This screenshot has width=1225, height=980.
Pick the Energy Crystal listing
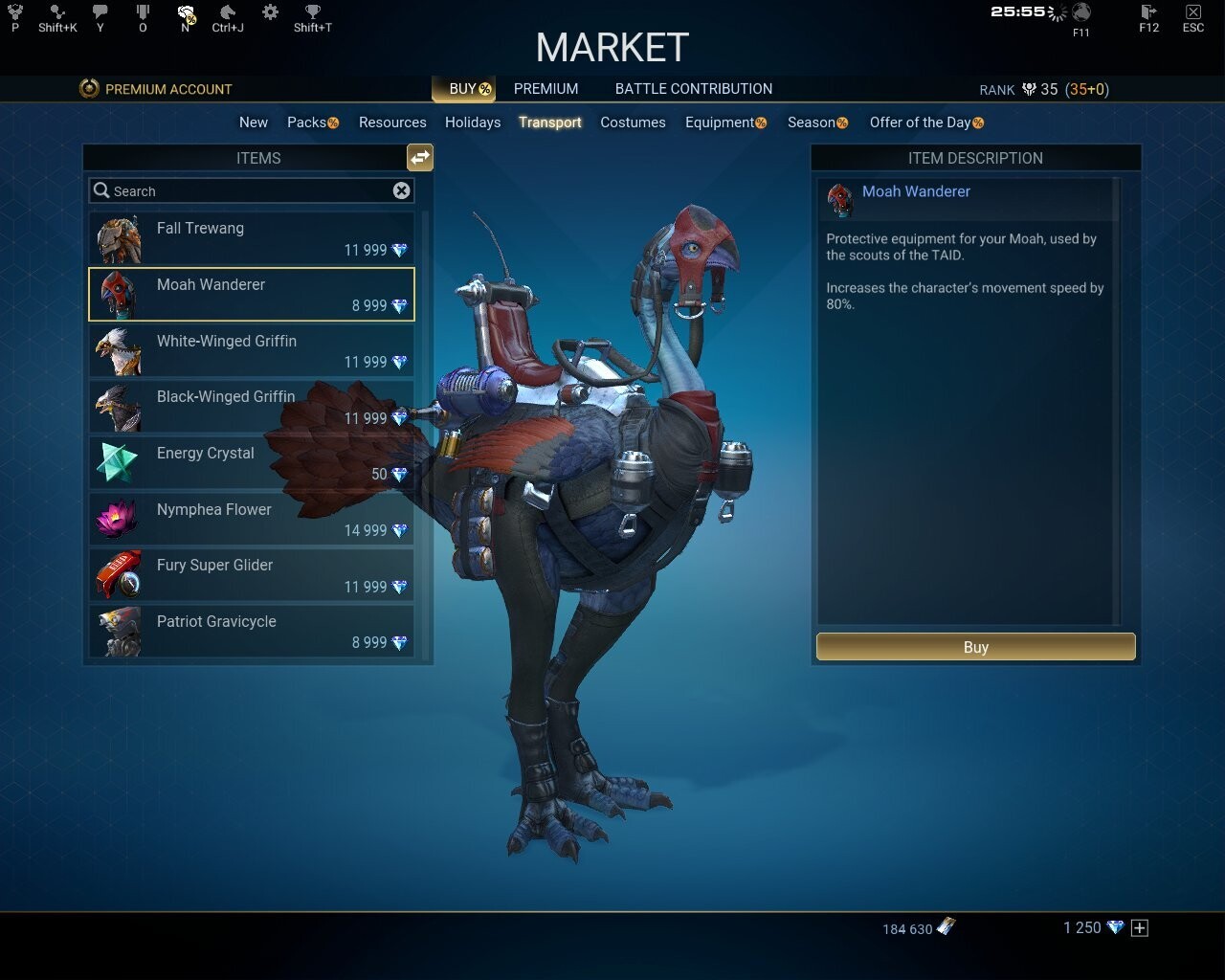pyautogui.click(x=251, y=463)
